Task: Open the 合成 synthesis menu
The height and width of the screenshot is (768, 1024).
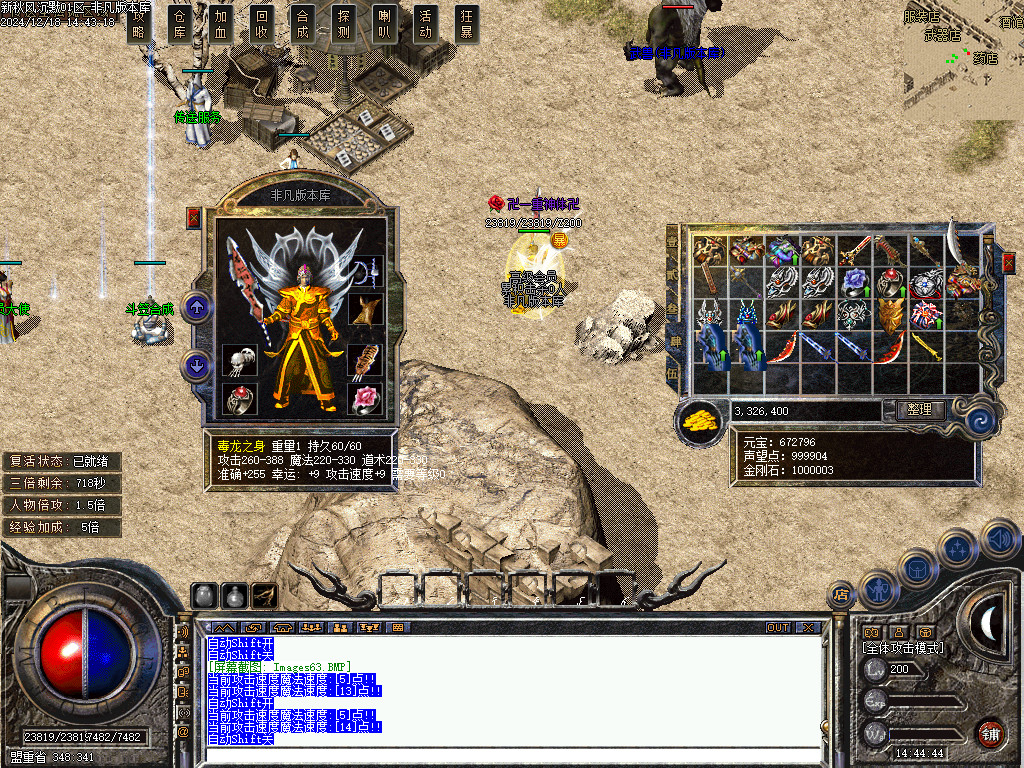Action: point(303,24)
